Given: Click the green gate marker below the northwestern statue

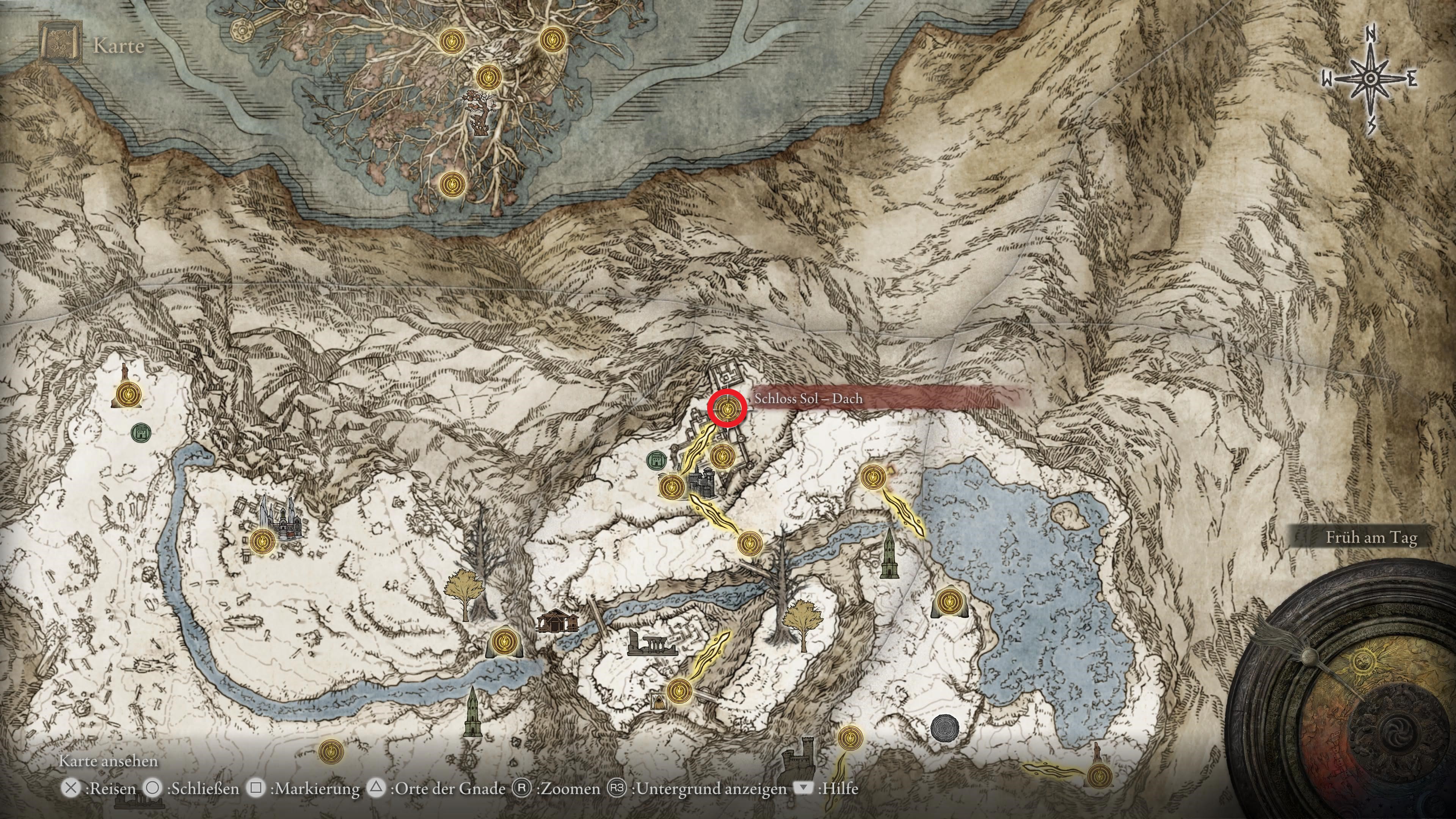Looking at the screenshot, I should 140,433.
